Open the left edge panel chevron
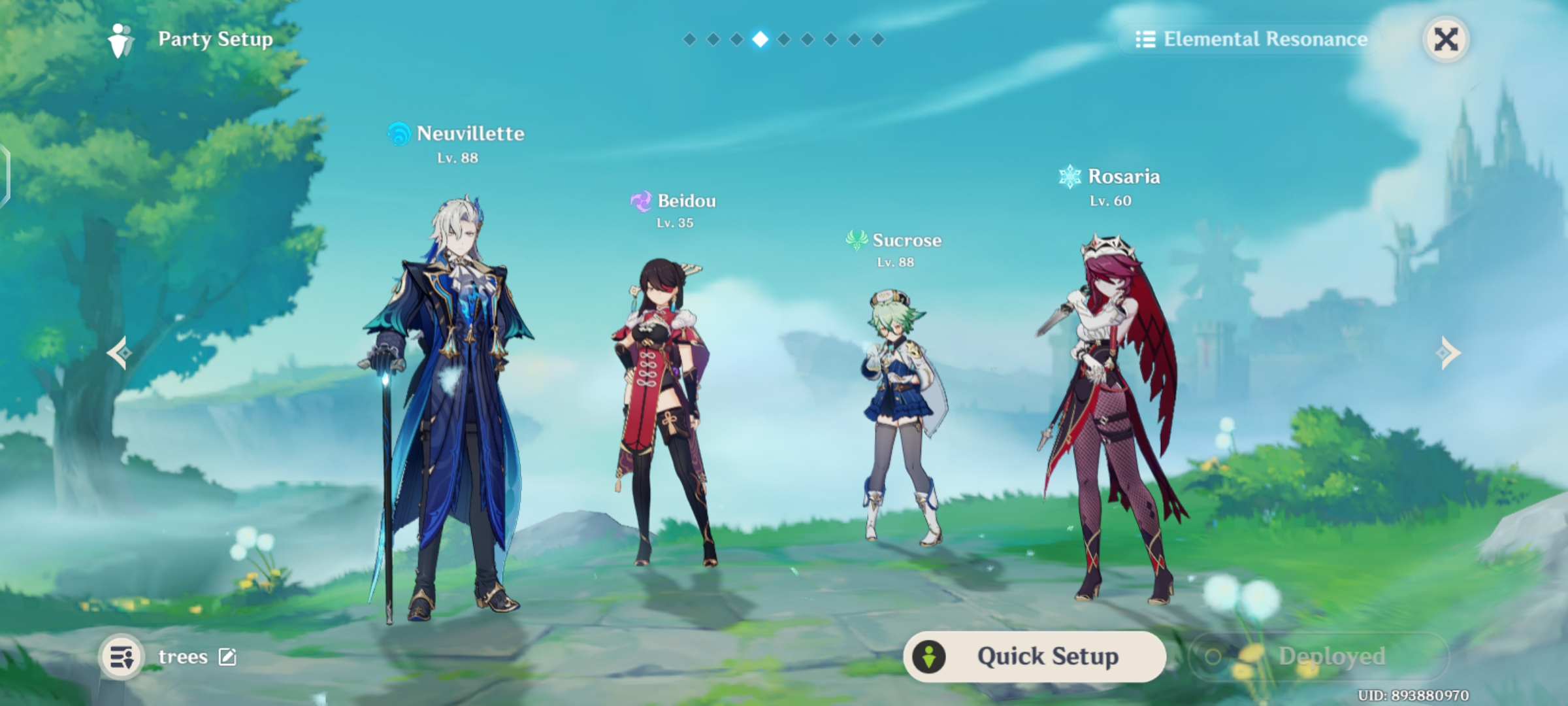The width and height of the screenshot is (1568, 706). pyautogui.click(x=5, y=173)
